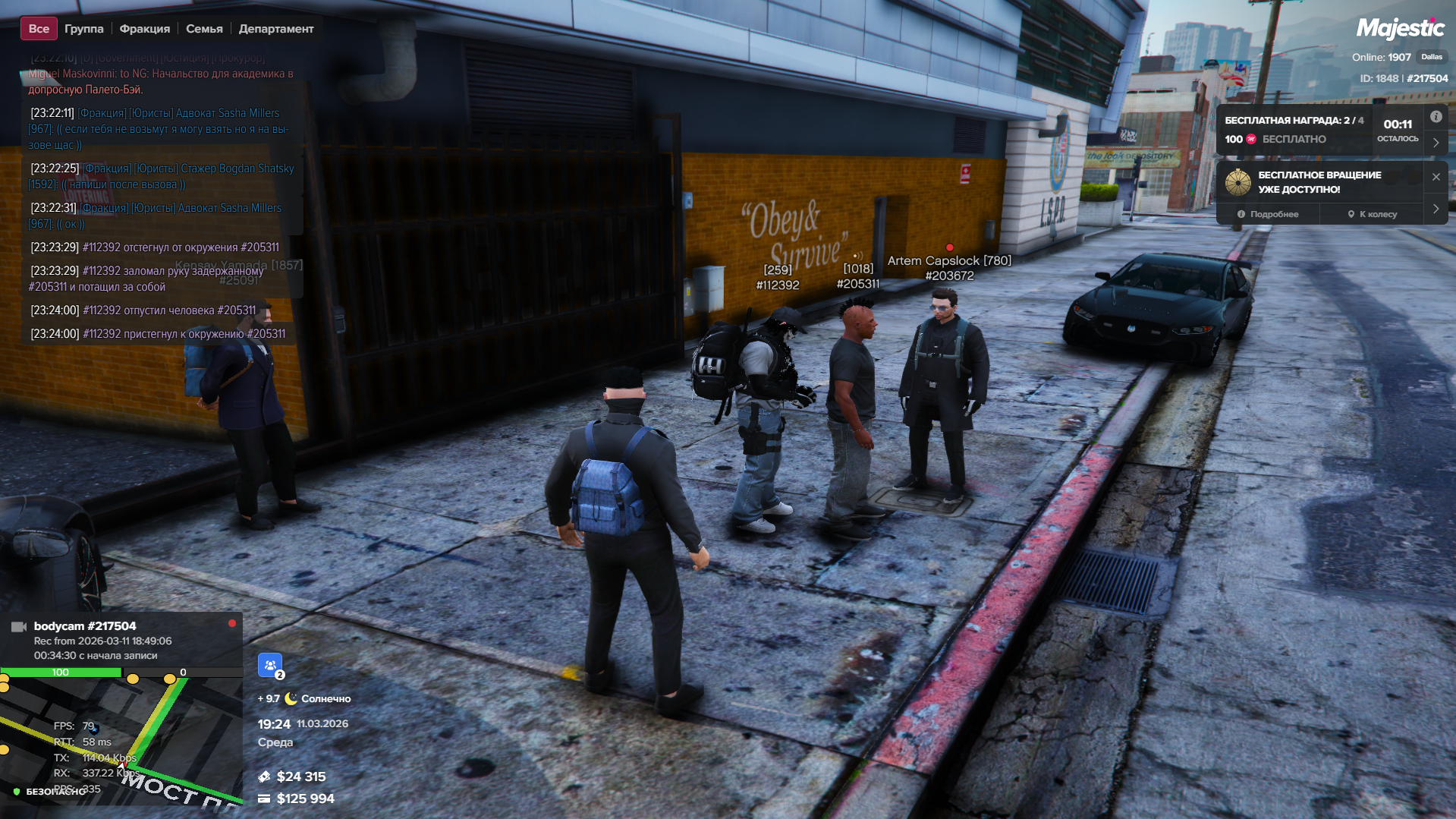Open the free reward info icon
This screenshot has width=1456, height=819.
pos(1436,117)
